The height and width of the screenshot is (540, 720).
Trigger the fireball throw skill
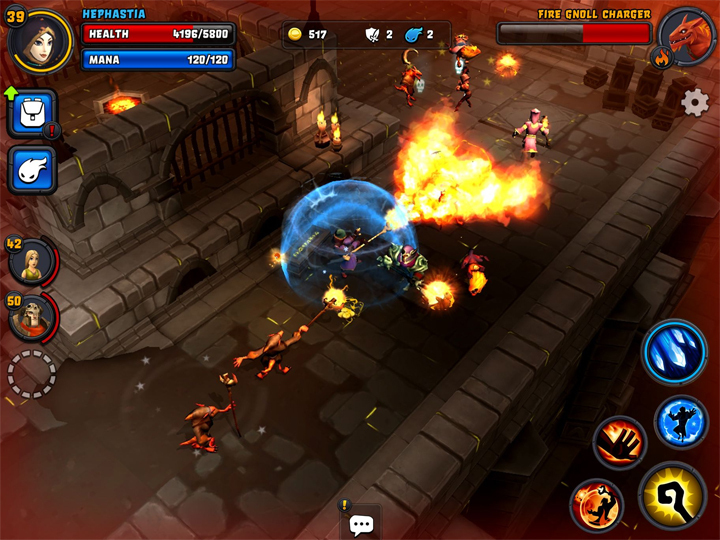597,503
